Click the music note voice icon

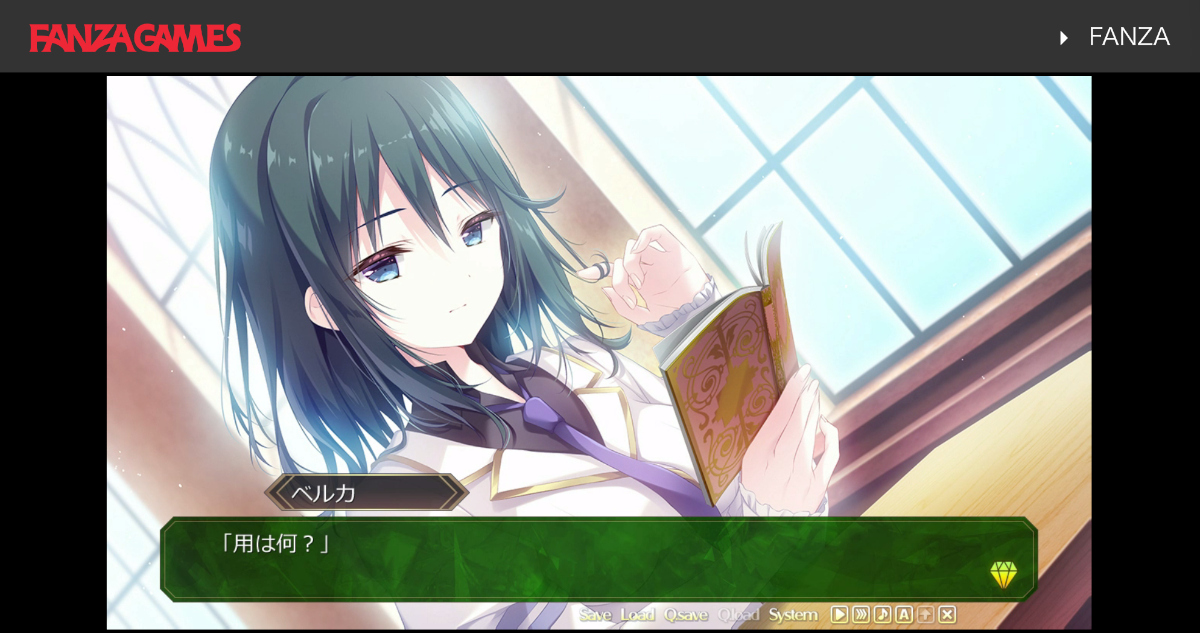coord(882,615)
